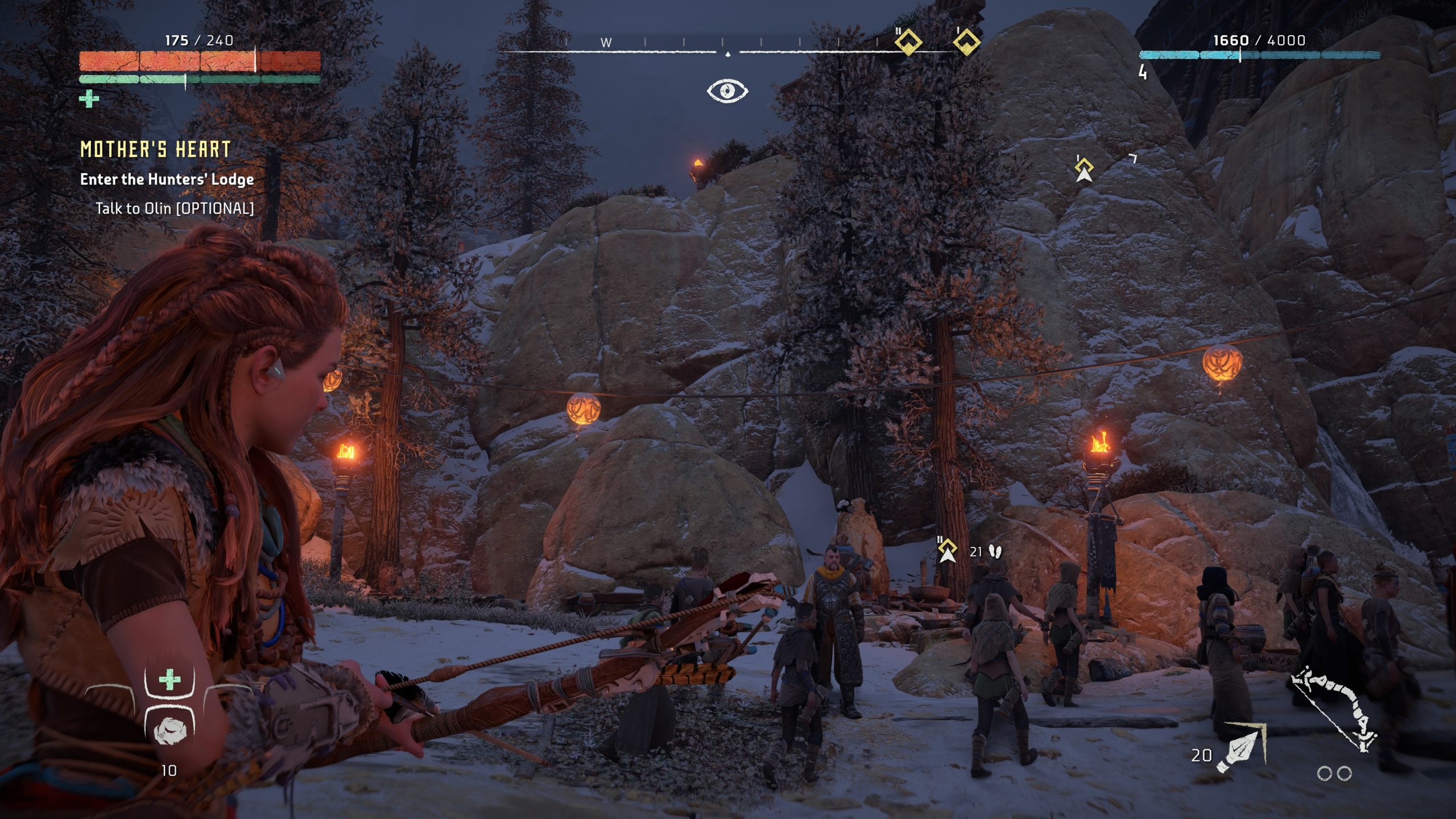1456x819 pixels.
Task: Select the Enter the Hunters' Lodge objective
Action: [x=167, y=180]
